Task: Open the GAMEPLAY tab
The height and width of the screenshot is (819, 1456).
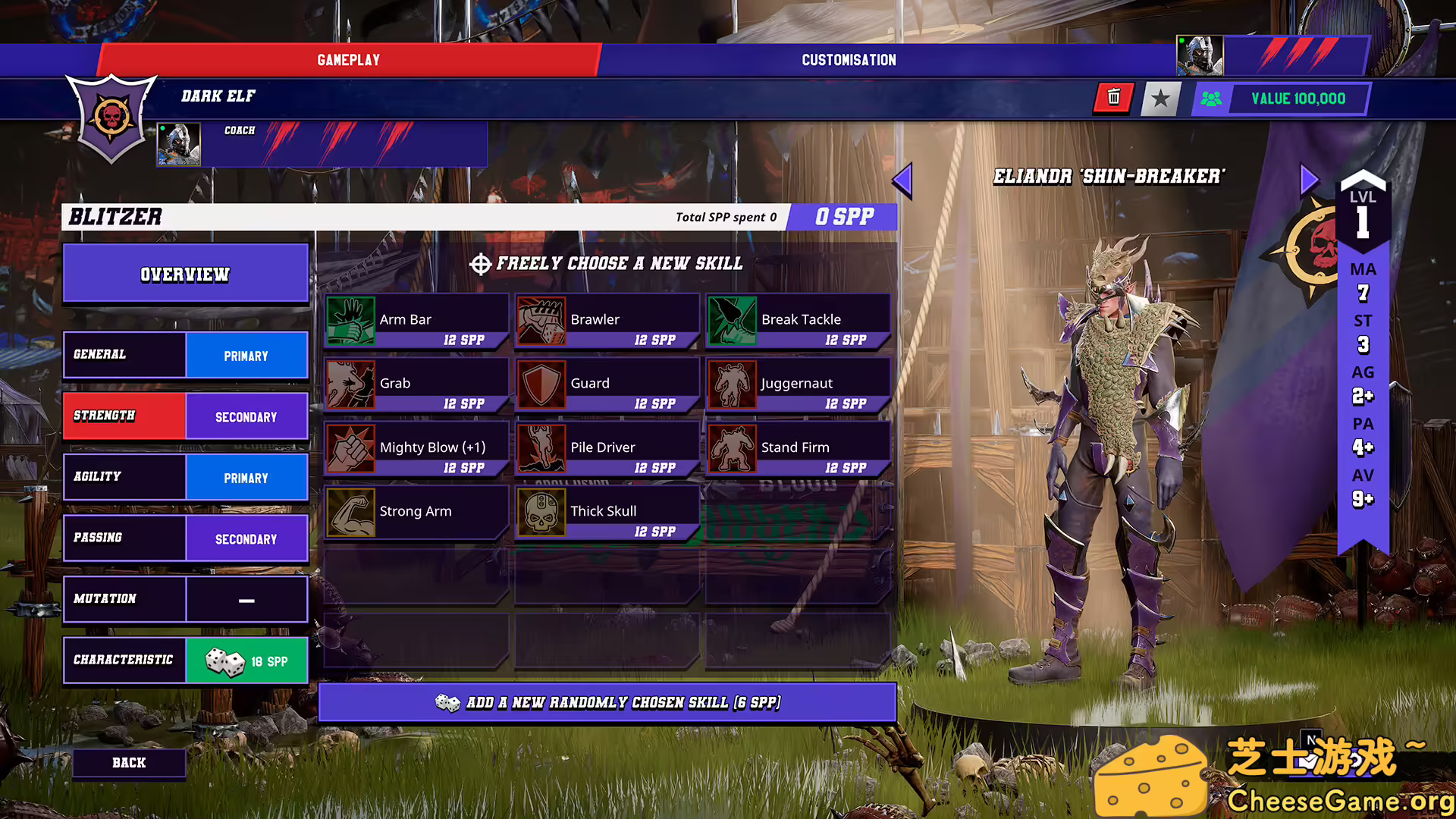Action: 348,59
